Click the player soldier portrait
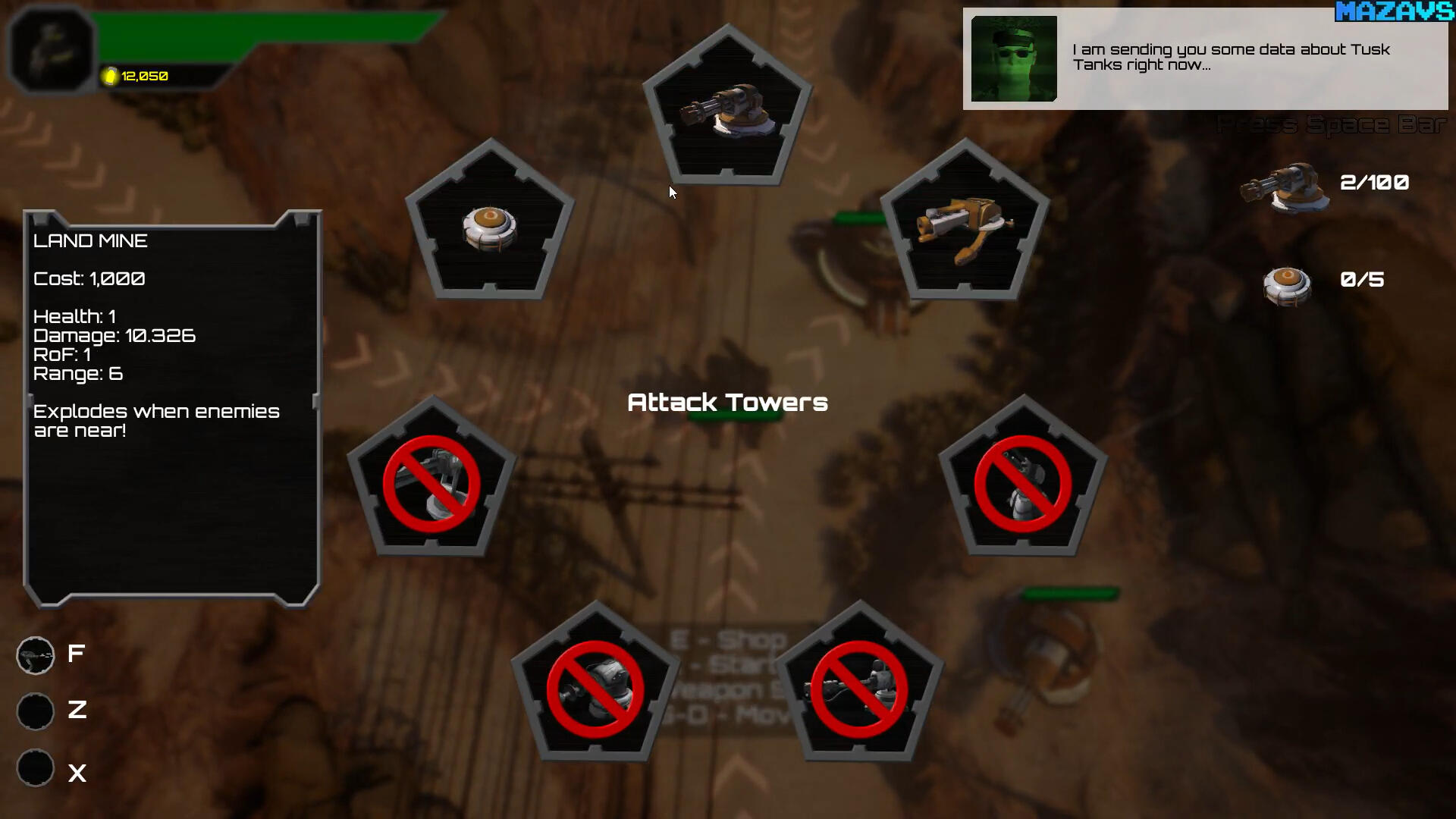 (51, 48)
